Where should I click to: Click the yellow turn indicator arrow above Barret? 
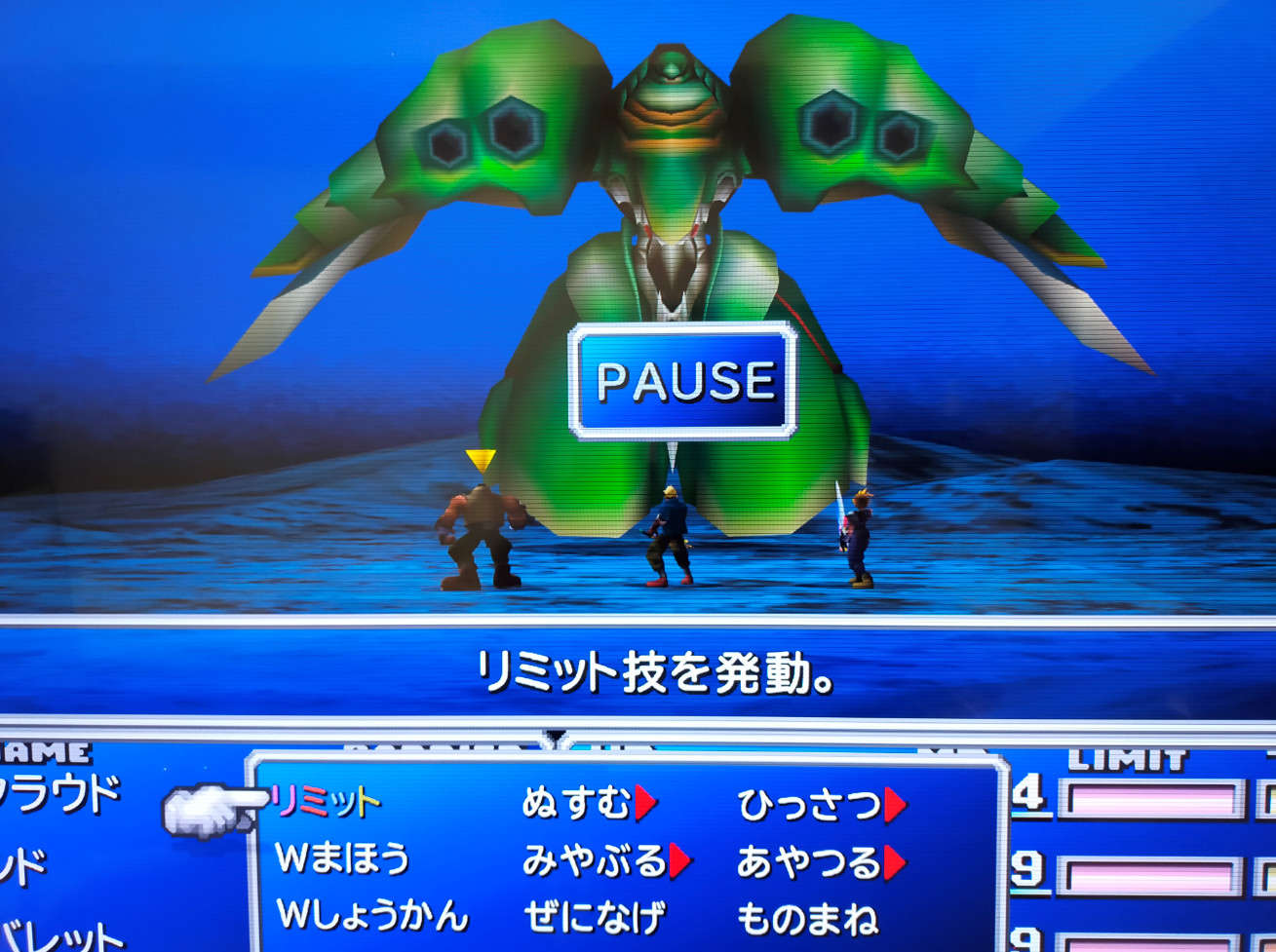479,458
